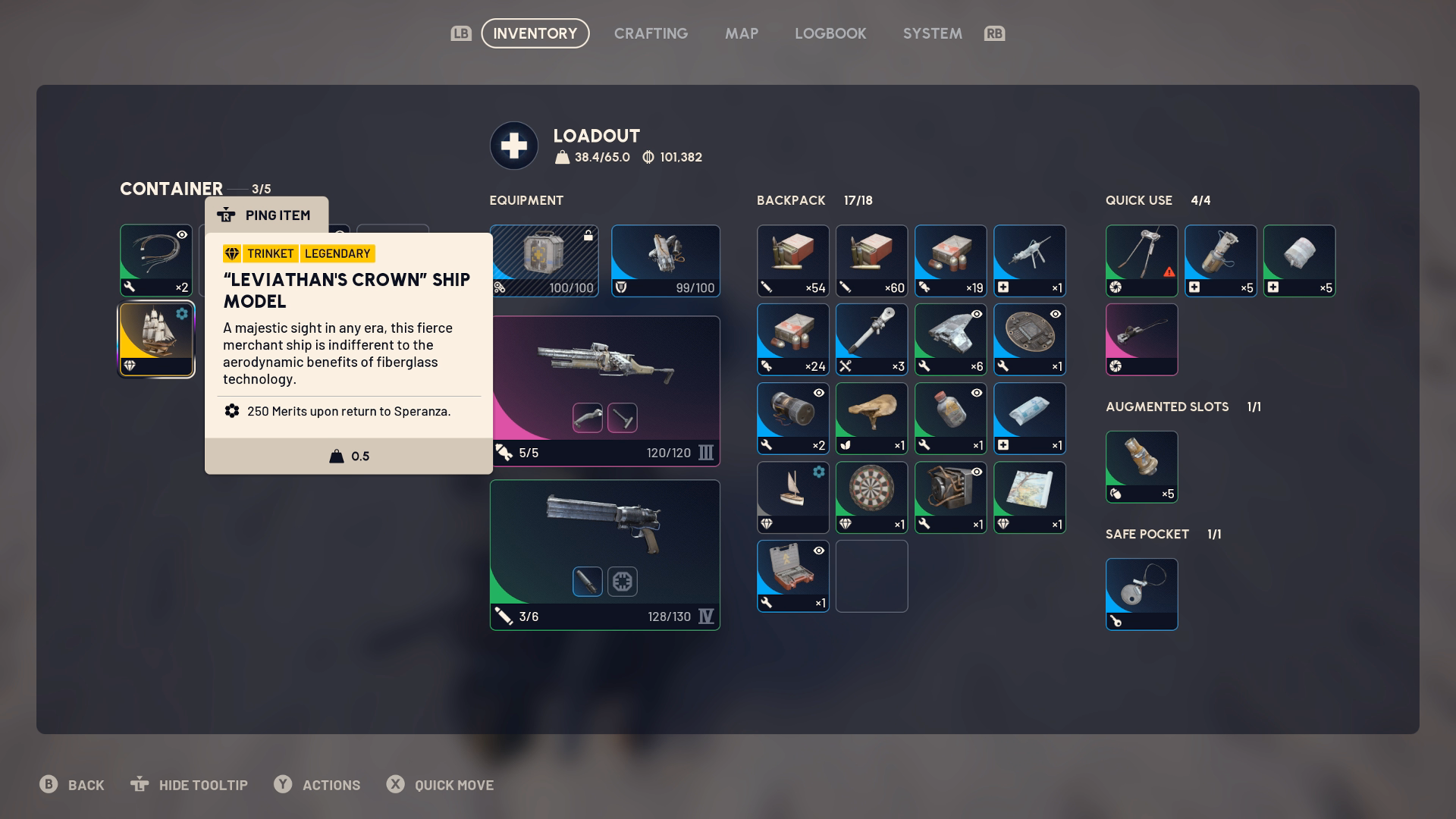Click the ship model in the Container grid
Screen dimensions: 1456x819
[155, 339]
